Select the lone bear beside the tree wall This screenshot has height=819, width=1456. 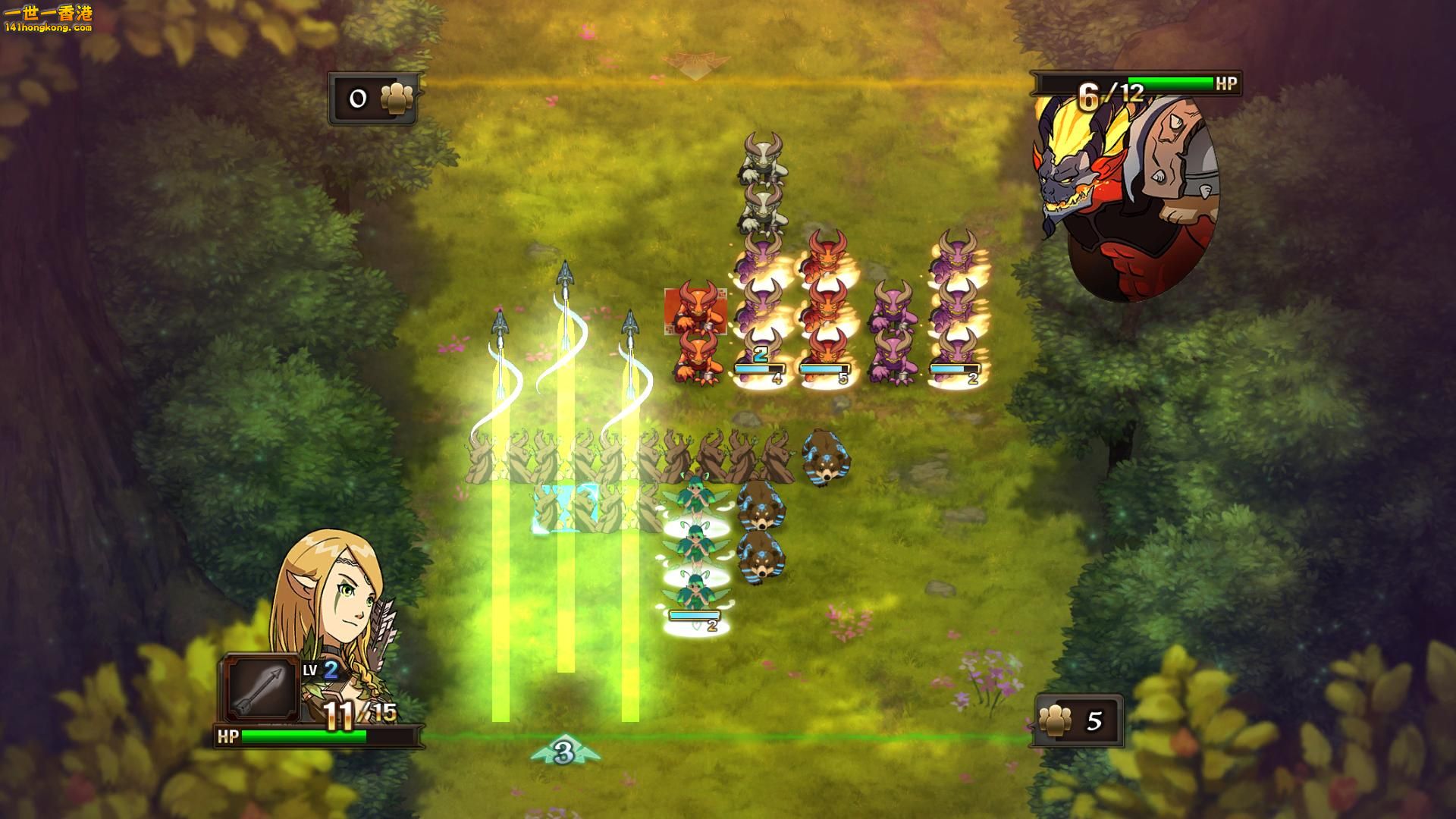pos(825,457)
